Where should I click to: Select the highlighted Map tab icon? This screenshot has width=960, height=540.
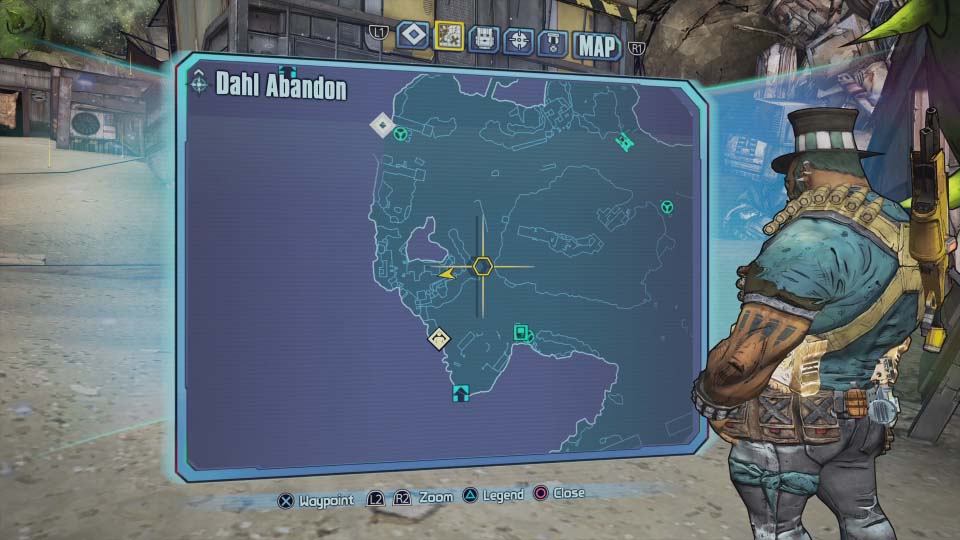point(450,38)
